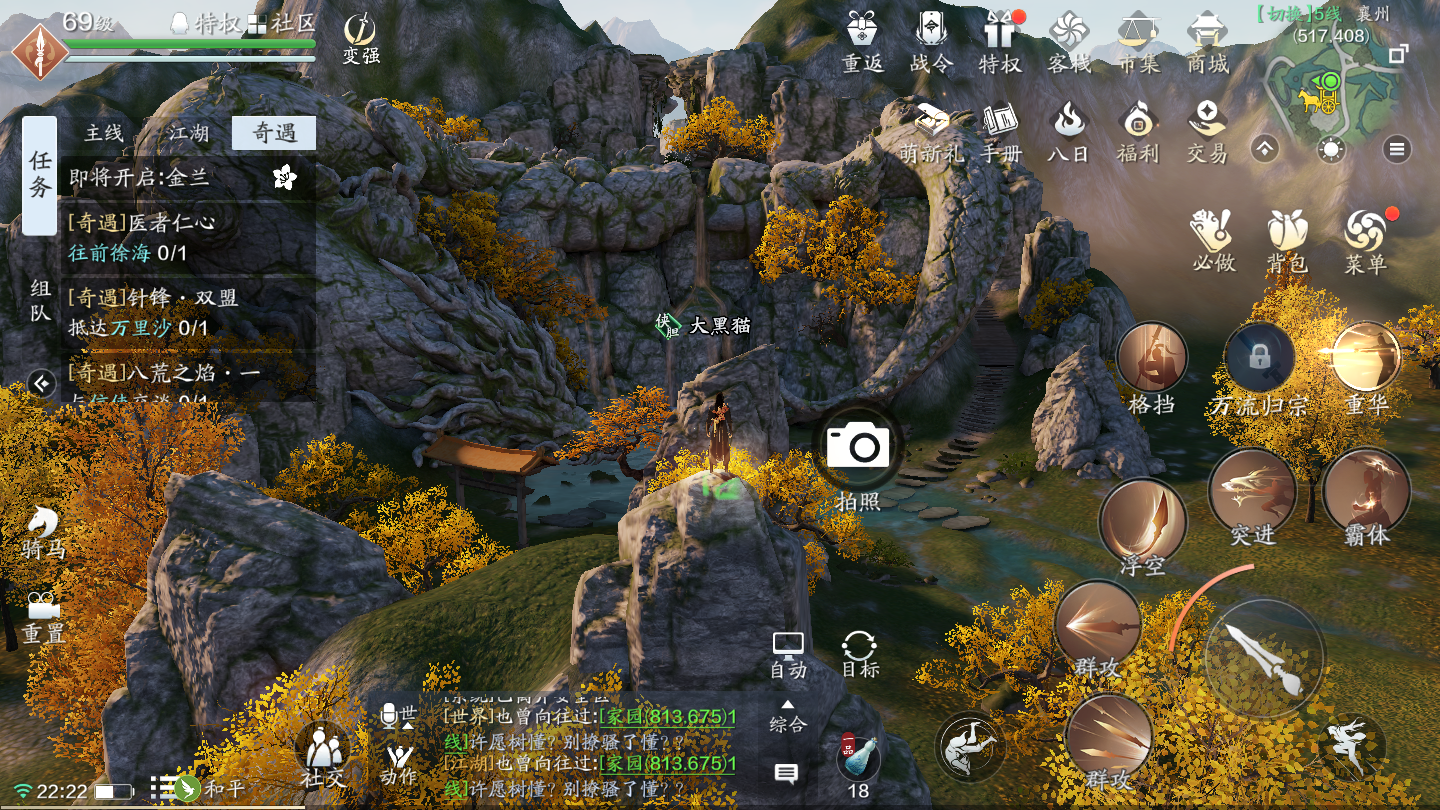The image size is (1440, 810).
Task: Open the 社交 social menu
Action: pyautogui.click(x=322, y=755)
